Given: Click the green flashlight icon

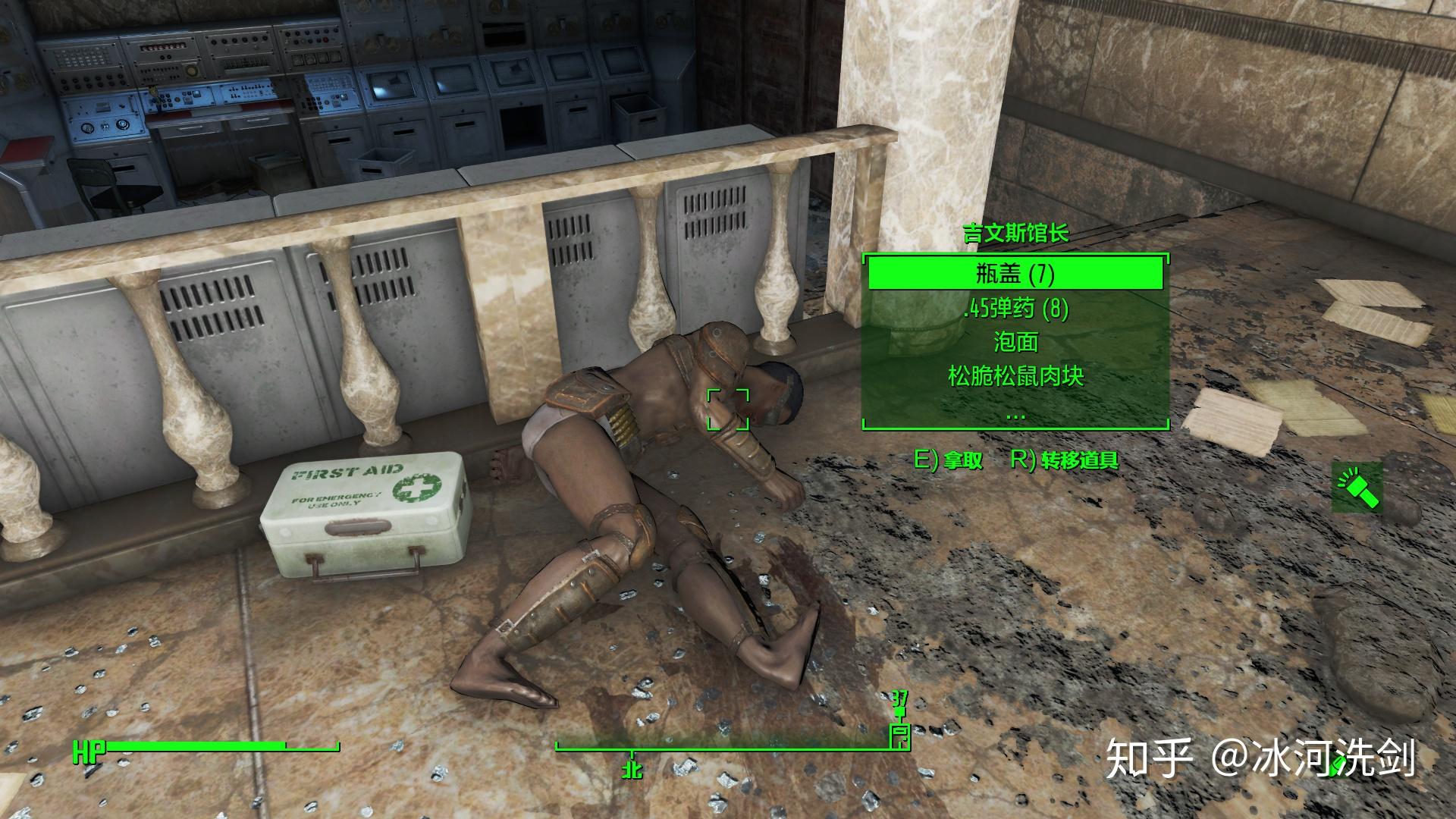Looking at the screenshot, I should point(1357,488).
